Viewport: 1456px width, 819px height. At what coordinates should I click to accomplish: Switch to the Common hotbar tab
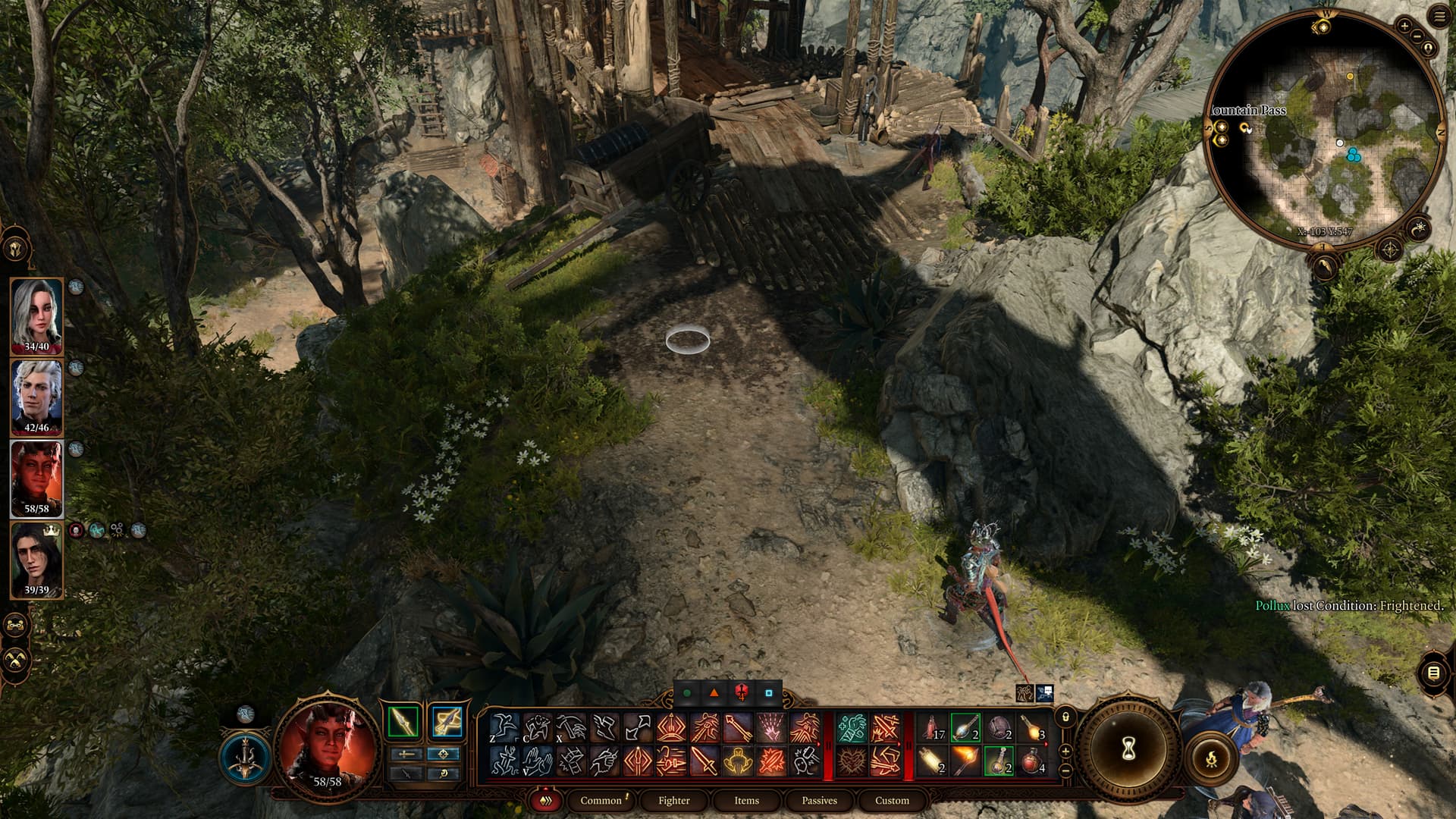pyautogui.click(x=601, y=800)
